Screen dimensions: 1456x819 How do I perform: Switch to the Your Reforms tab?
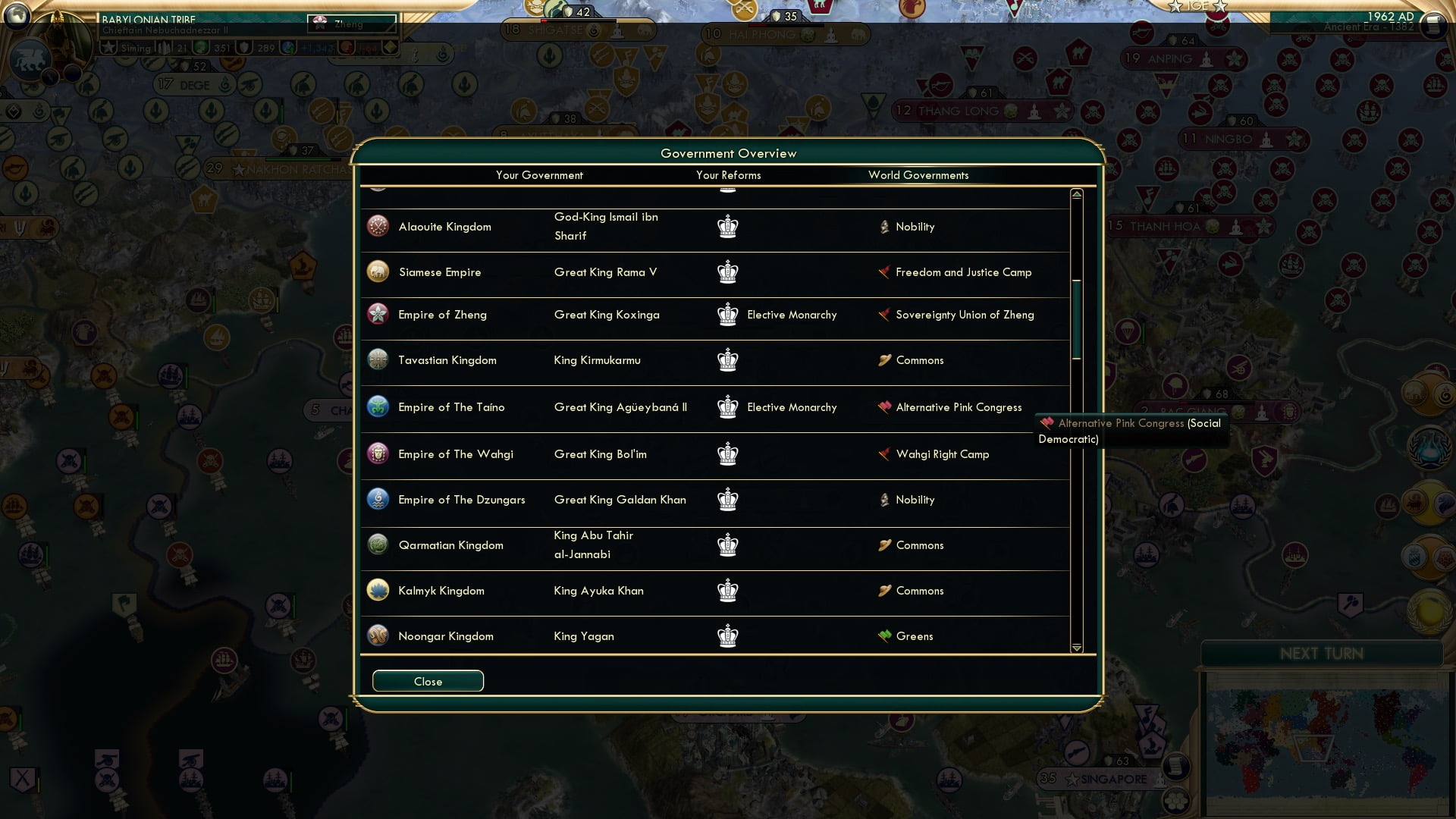tap(728, 175)
